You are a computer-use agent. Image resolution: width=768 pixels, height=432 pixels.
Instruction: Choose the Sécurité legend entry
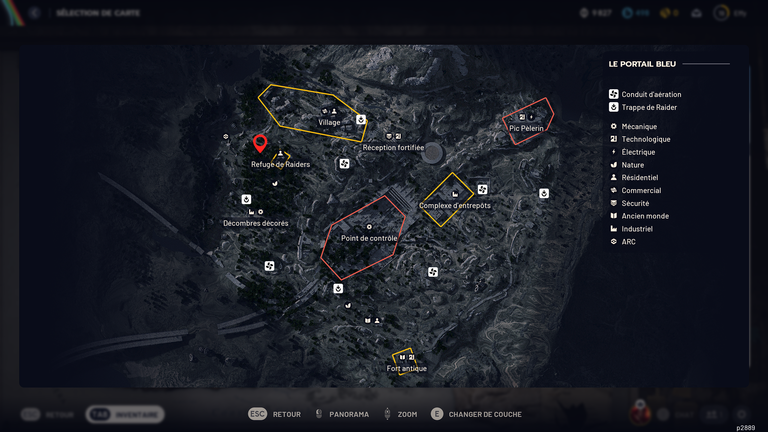point(637,203)
